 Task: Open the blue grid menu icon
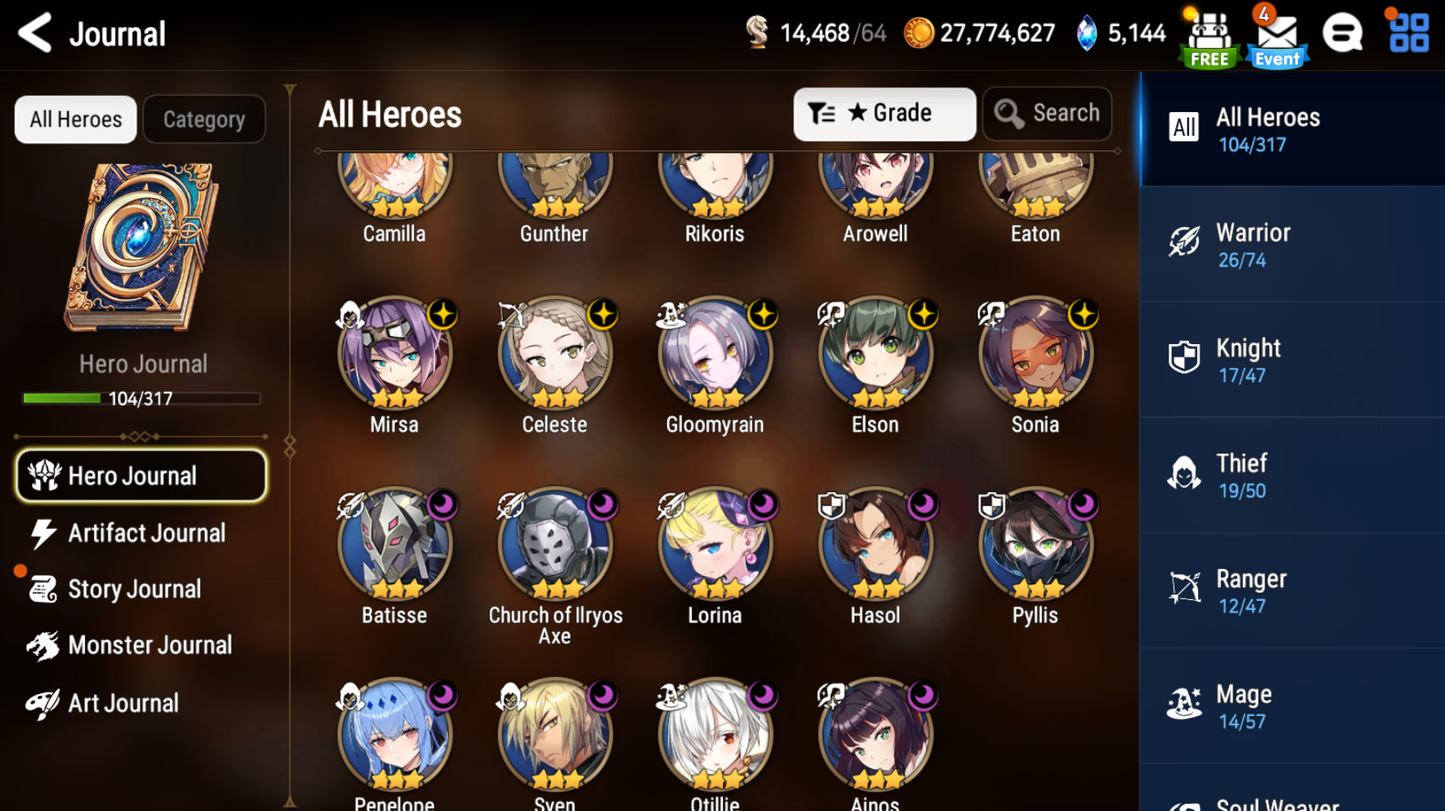pos(1408,33)
